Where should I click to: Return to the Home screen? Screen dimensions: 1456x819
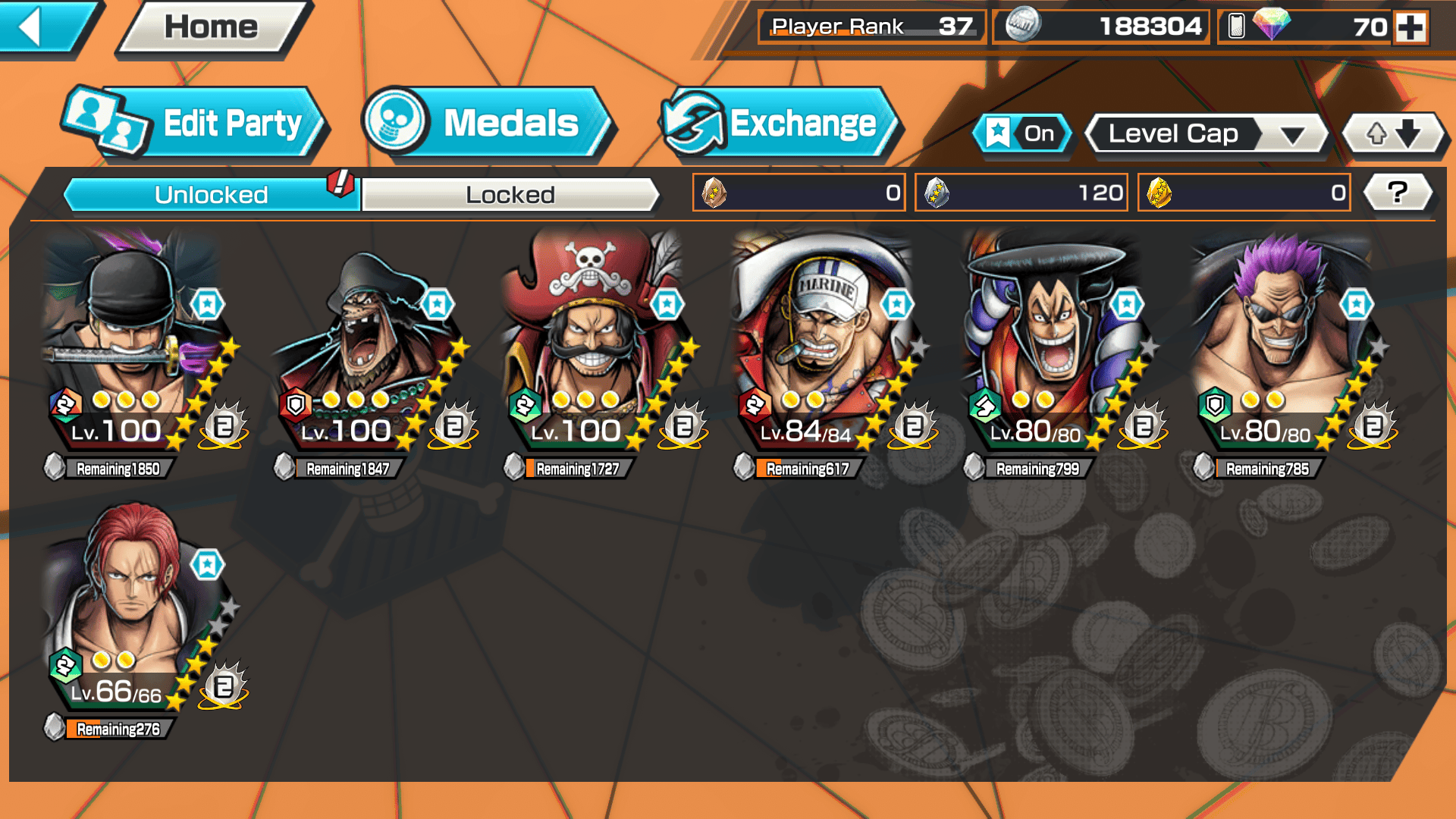[x=212, y=28]
